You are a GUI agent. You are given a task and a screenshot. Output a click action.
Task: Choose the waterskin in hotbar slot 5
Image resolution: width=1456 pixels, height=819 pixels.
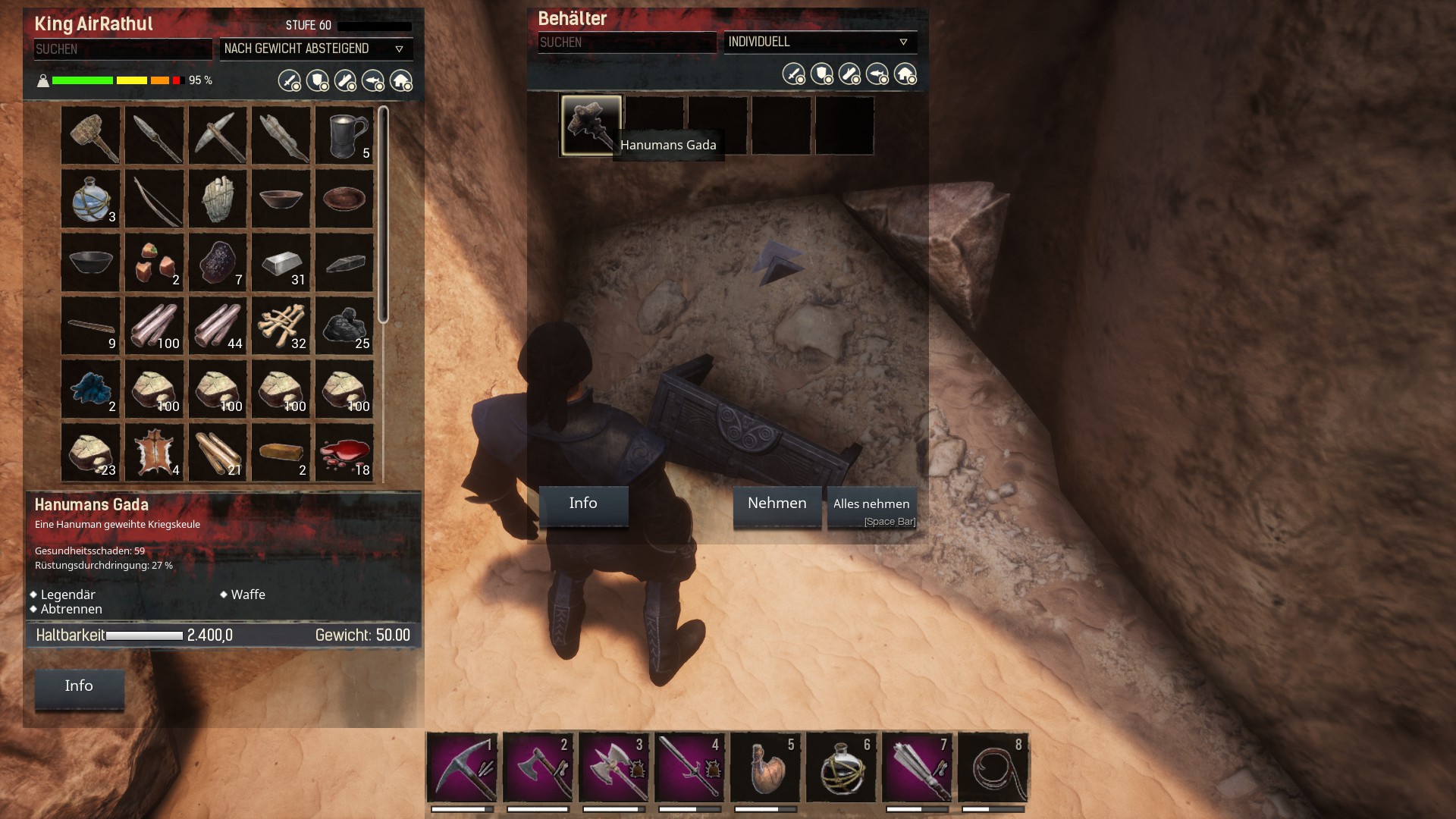pyautogui.click(x=765, y=767)
